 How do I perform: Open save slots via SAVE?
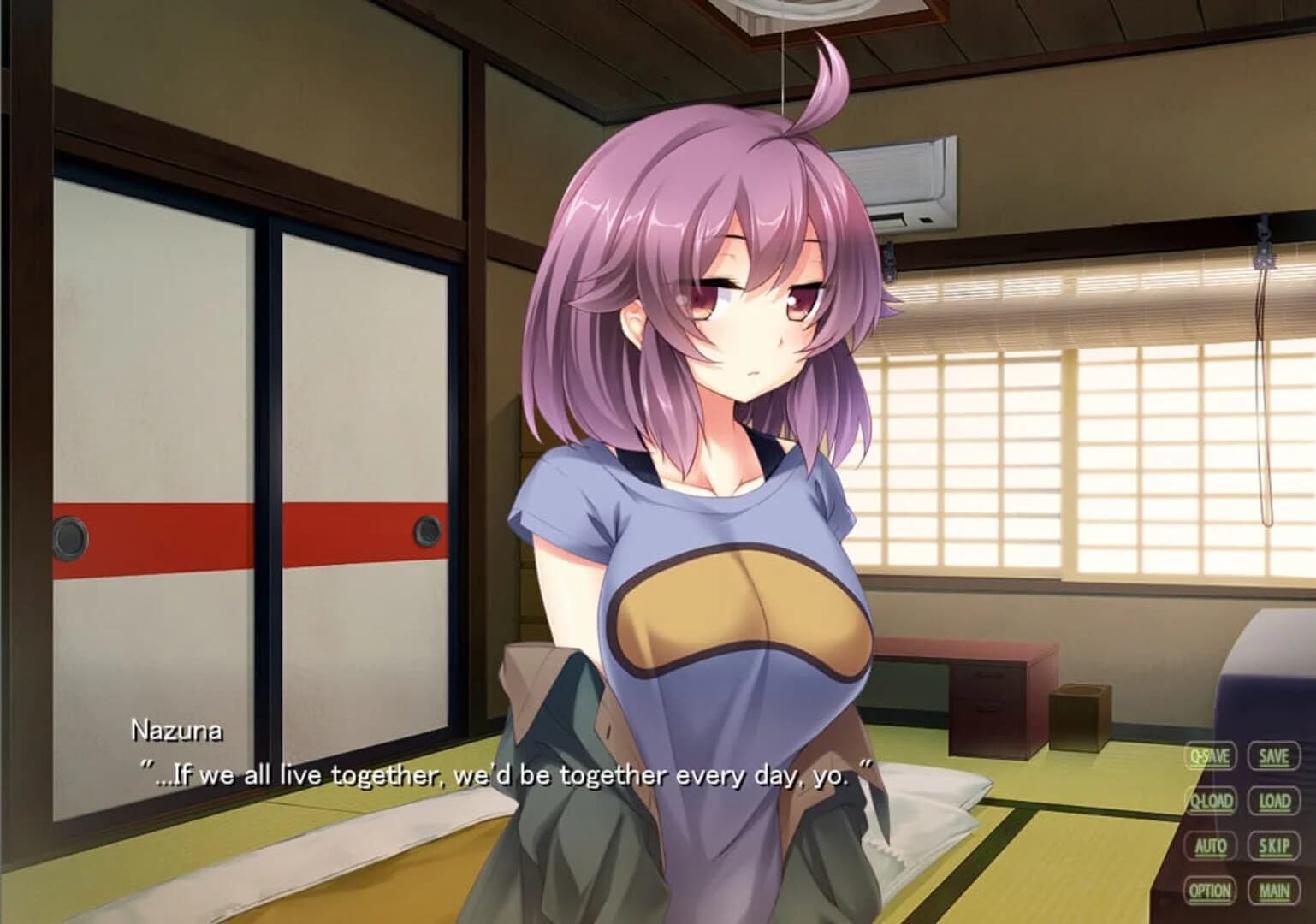click(1272, 757)
